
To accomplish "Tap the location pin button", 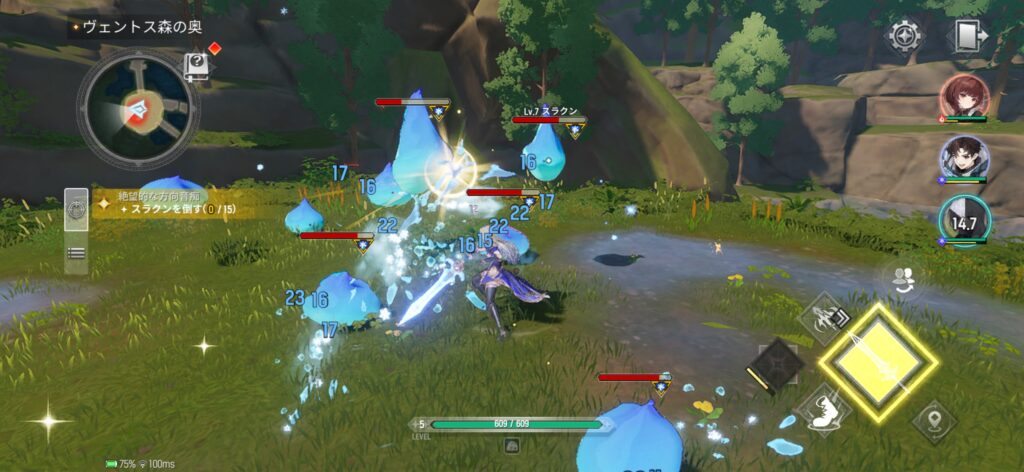I will coord(935,421).
